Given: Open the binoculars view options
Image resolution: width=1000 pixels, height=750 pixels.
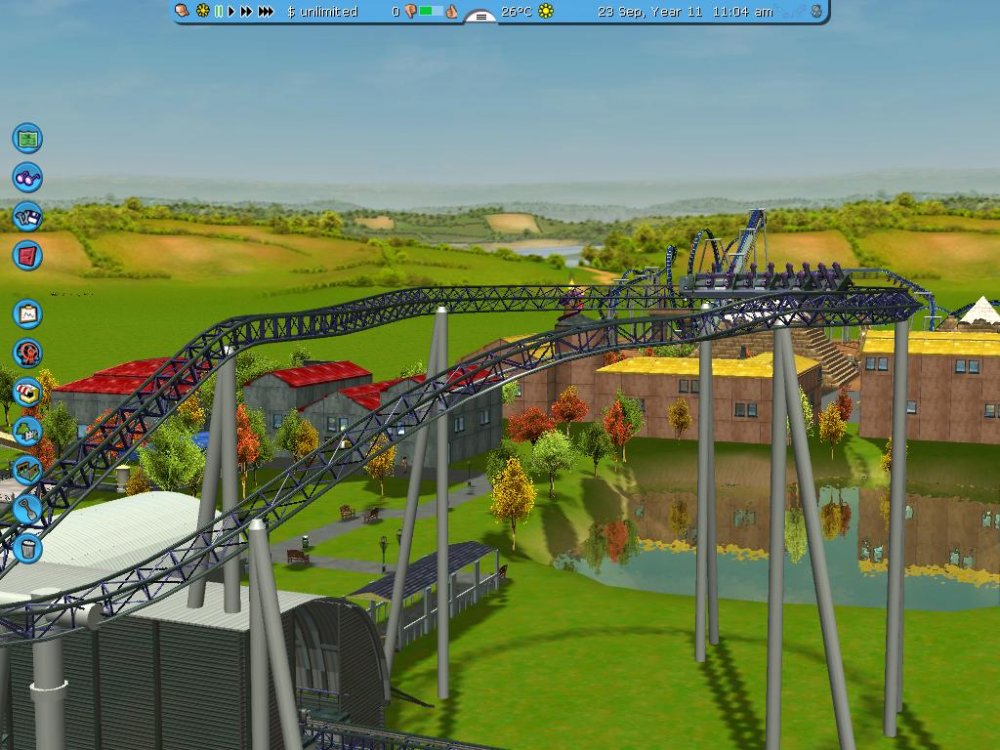Looking at the screenshot, I should click(x=27, y=177).
